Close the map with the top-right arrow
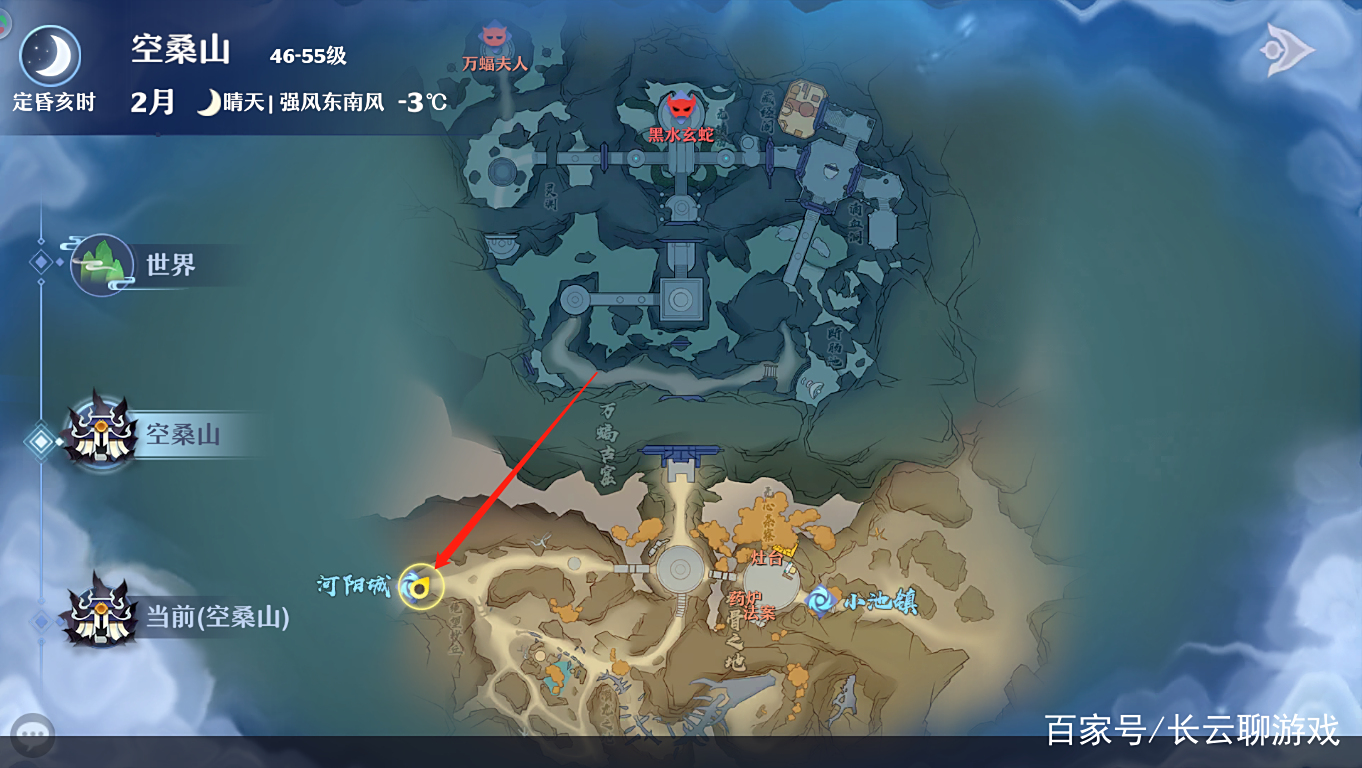Screen dimensions: 1362x768 pos(1286,48)
